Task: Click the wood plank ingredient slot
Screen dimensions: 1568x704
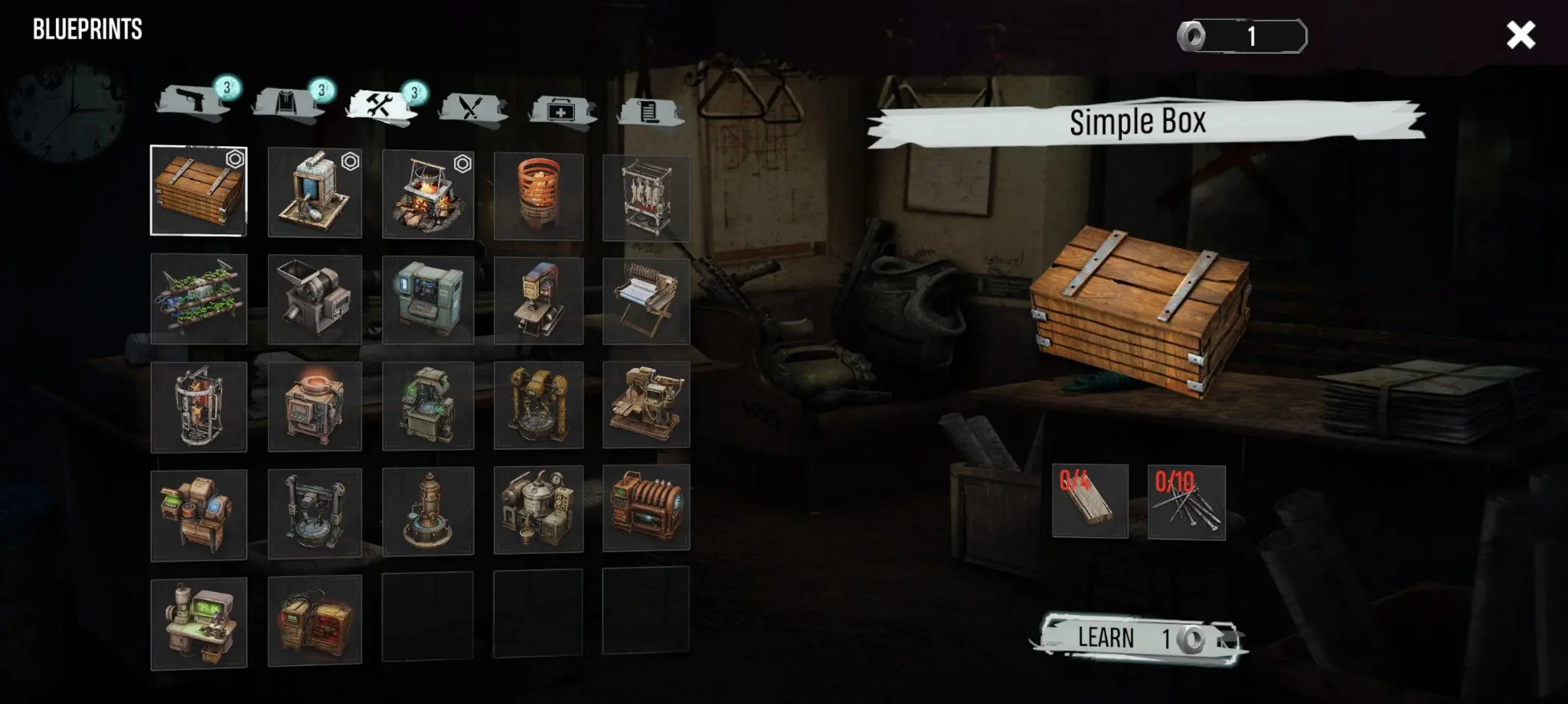Action: click(x=1089, y=501)
